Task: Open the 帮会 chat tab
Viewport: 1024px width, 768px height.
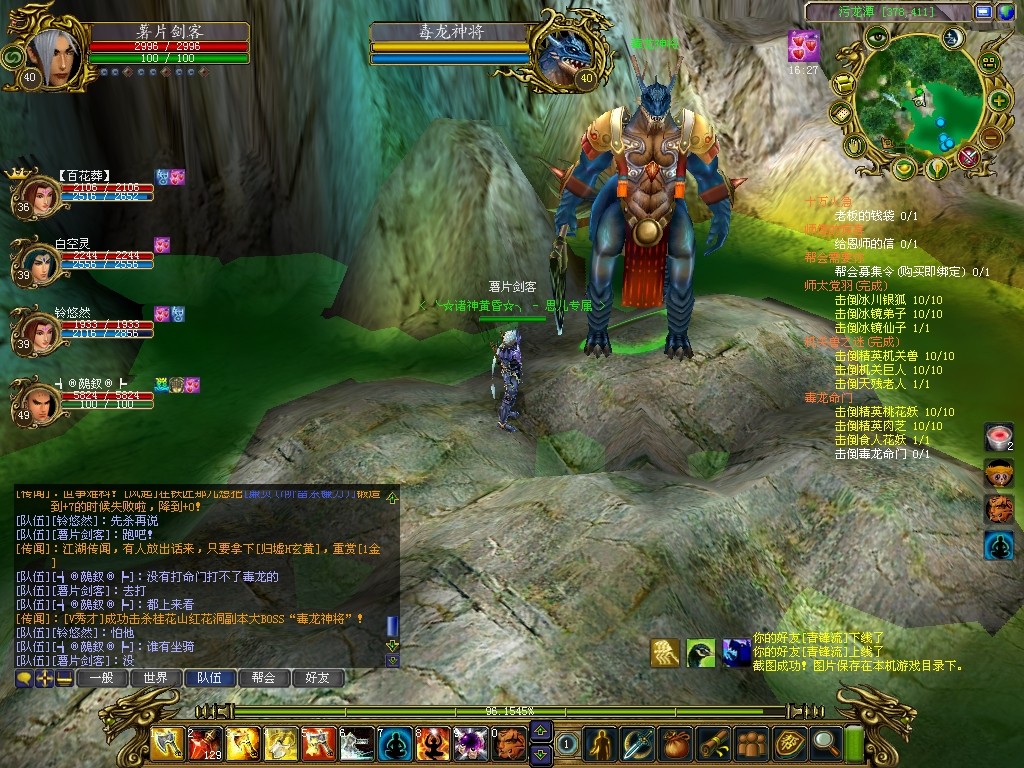Action: (263, 678)
